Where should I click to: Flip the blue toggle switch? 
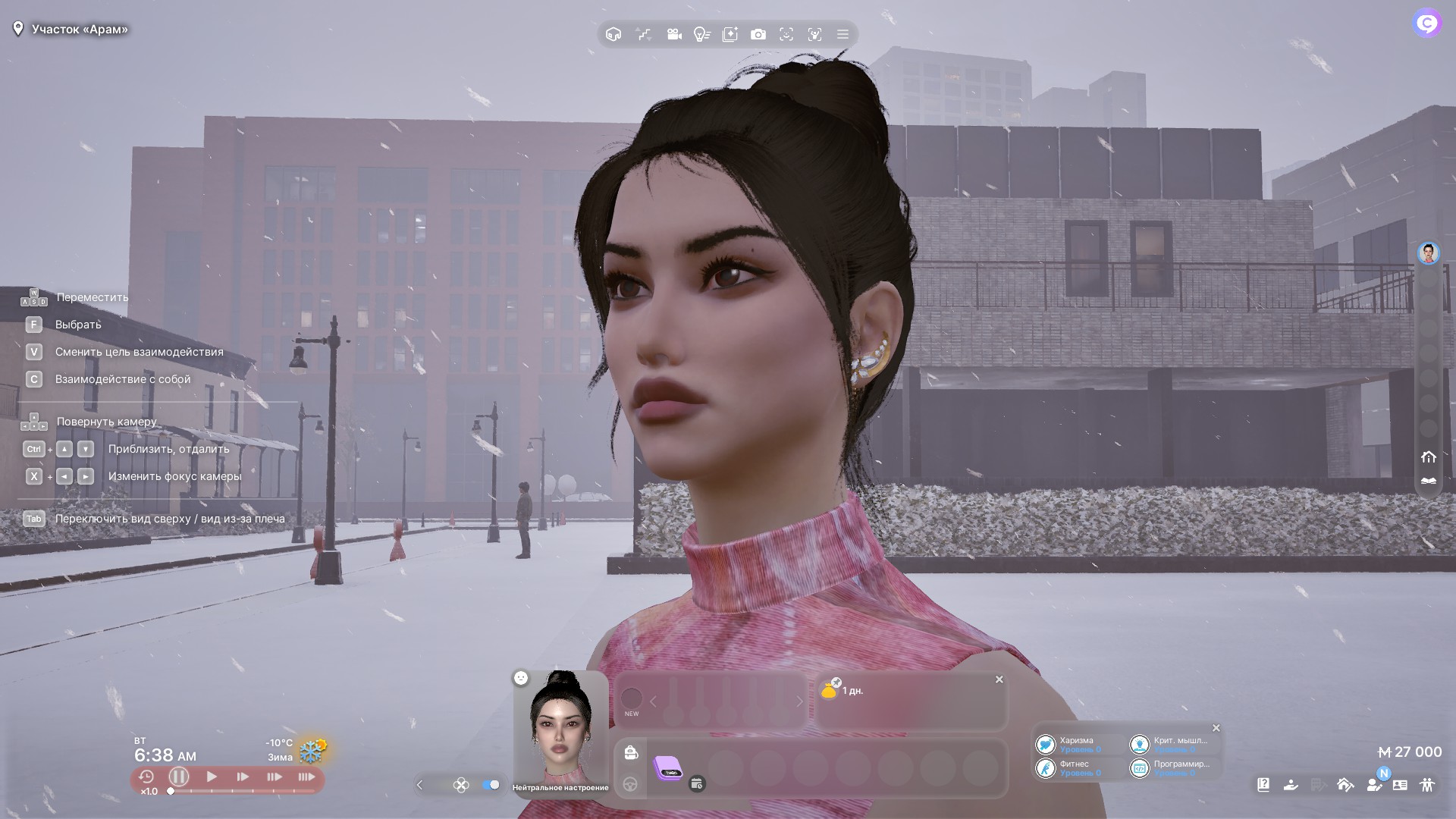(x=491, y=785)
